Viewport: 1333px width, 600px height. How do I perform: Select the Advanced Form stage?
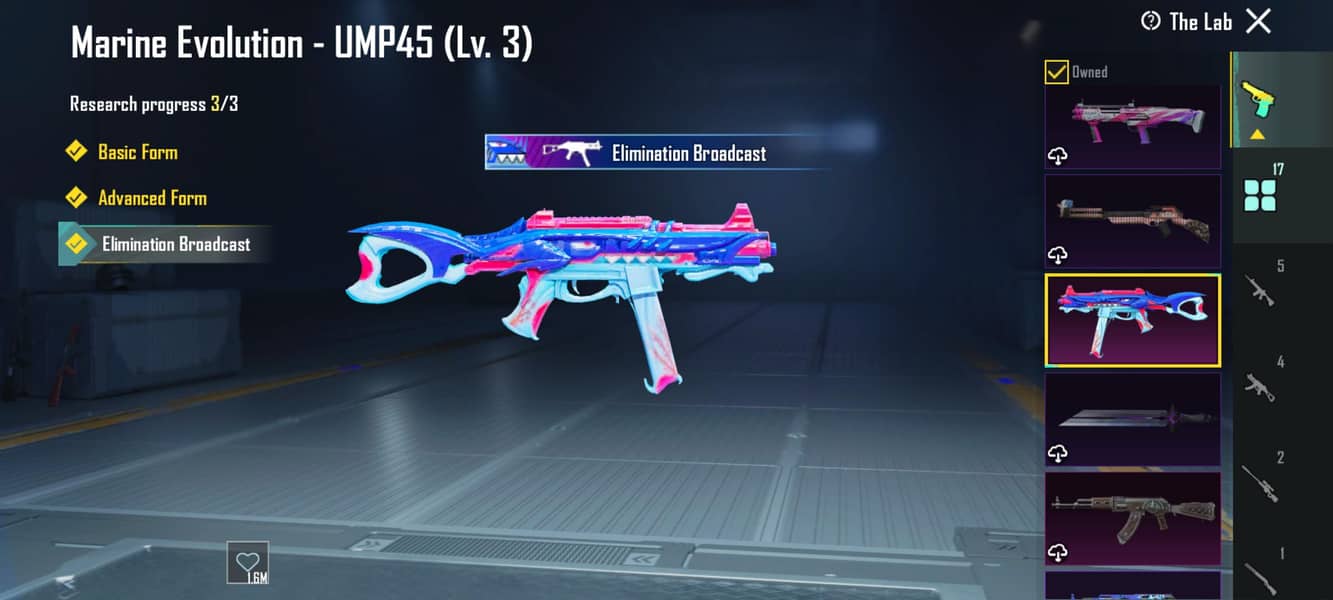tap(152, 198)
